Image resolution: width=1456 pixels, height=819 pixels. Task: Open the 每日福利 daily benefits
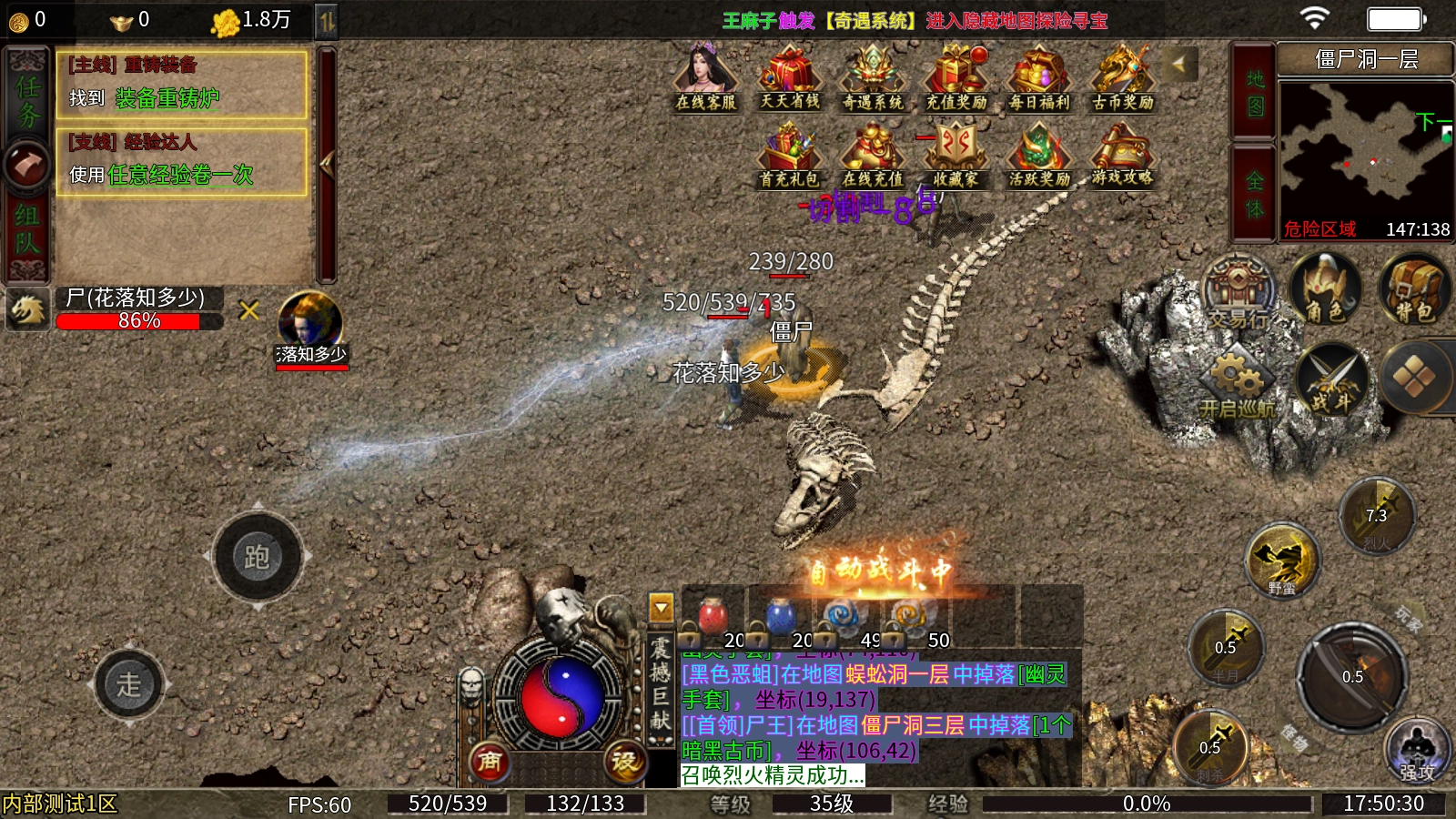[x=1039, y=77]
